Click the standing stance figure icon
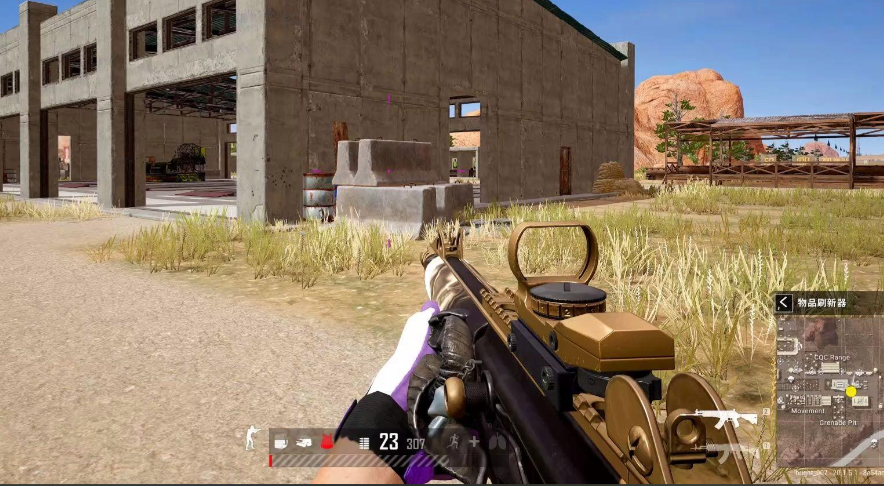 point(252,439)
